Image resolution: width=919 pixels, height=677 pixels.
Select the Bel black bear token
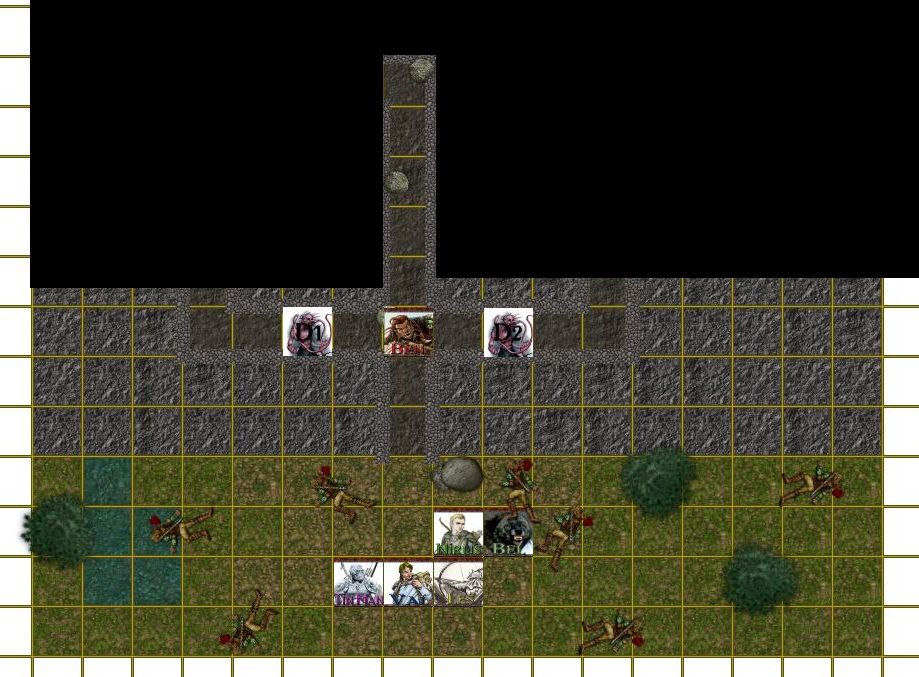pyautogui.click(x=508, y=533)
